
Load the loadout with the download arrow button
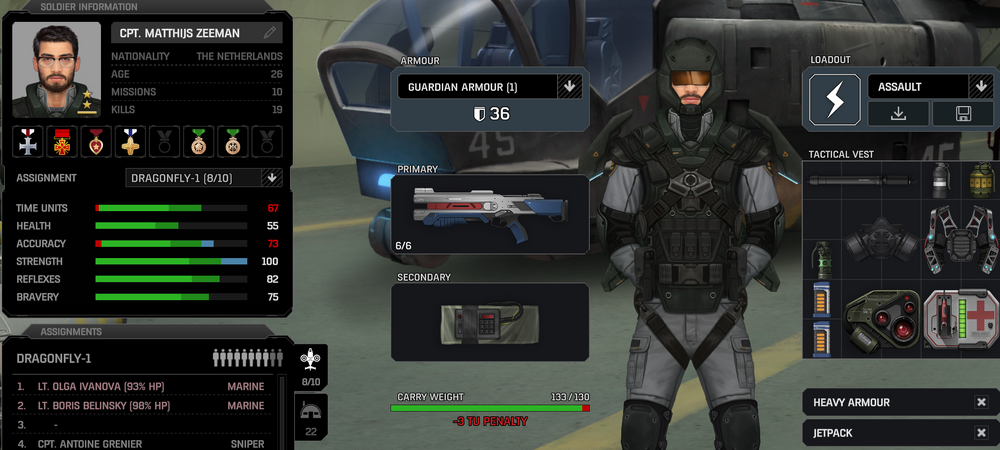897,114
